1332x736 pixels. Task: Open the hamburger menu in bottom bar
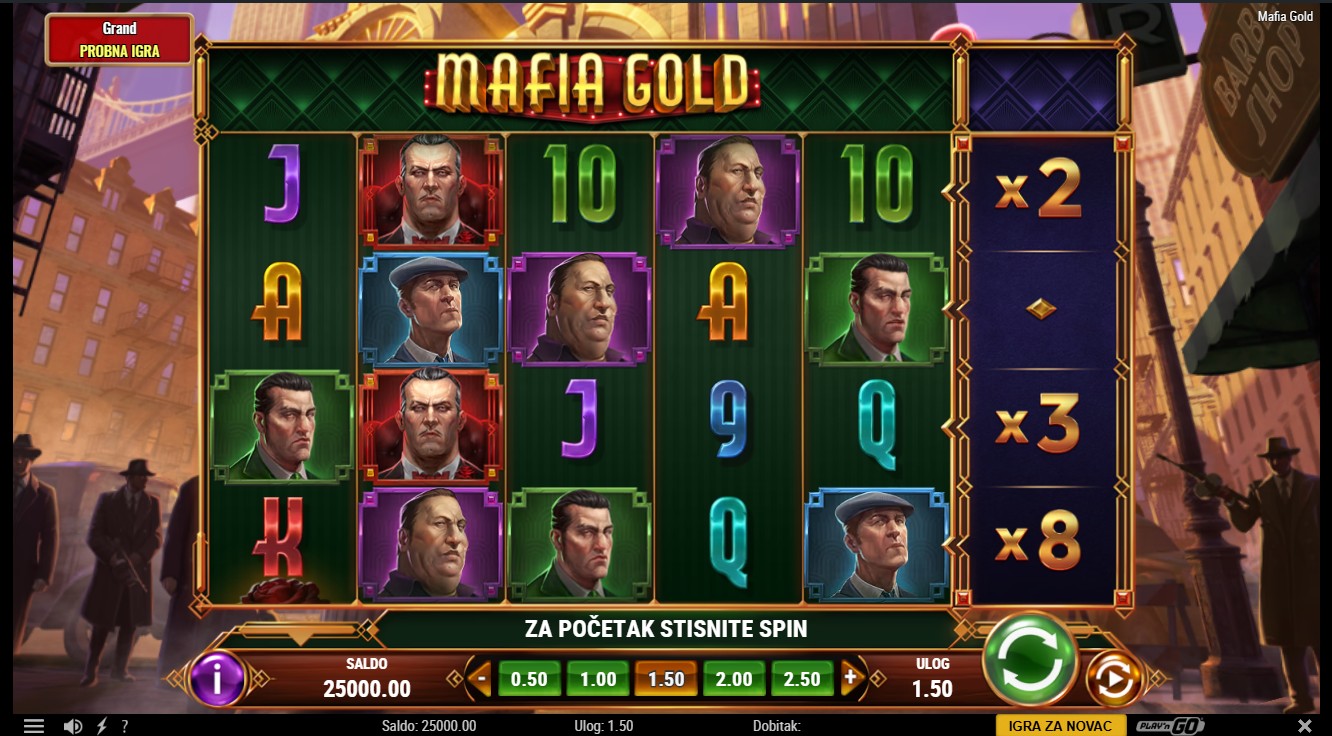tap(34, 726)
